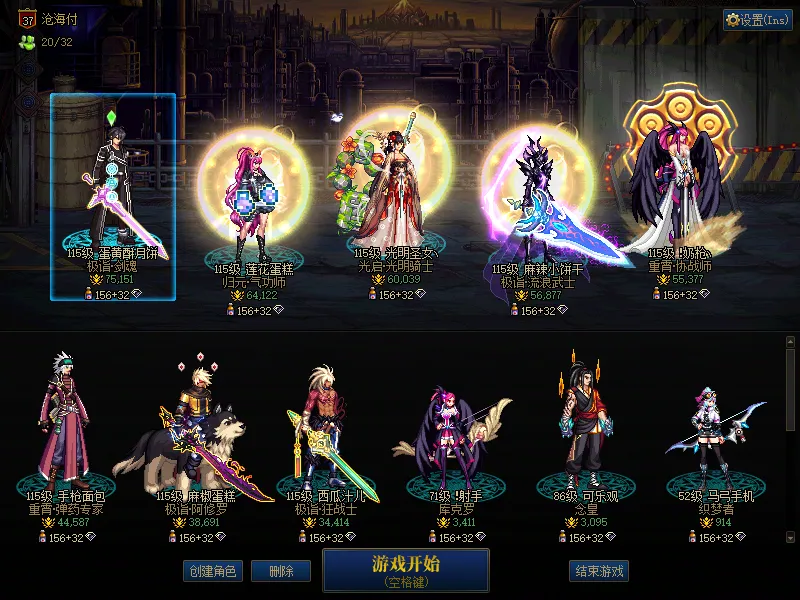
Task: Click the 游戏开始 start game button
Action: click(405, 570)
